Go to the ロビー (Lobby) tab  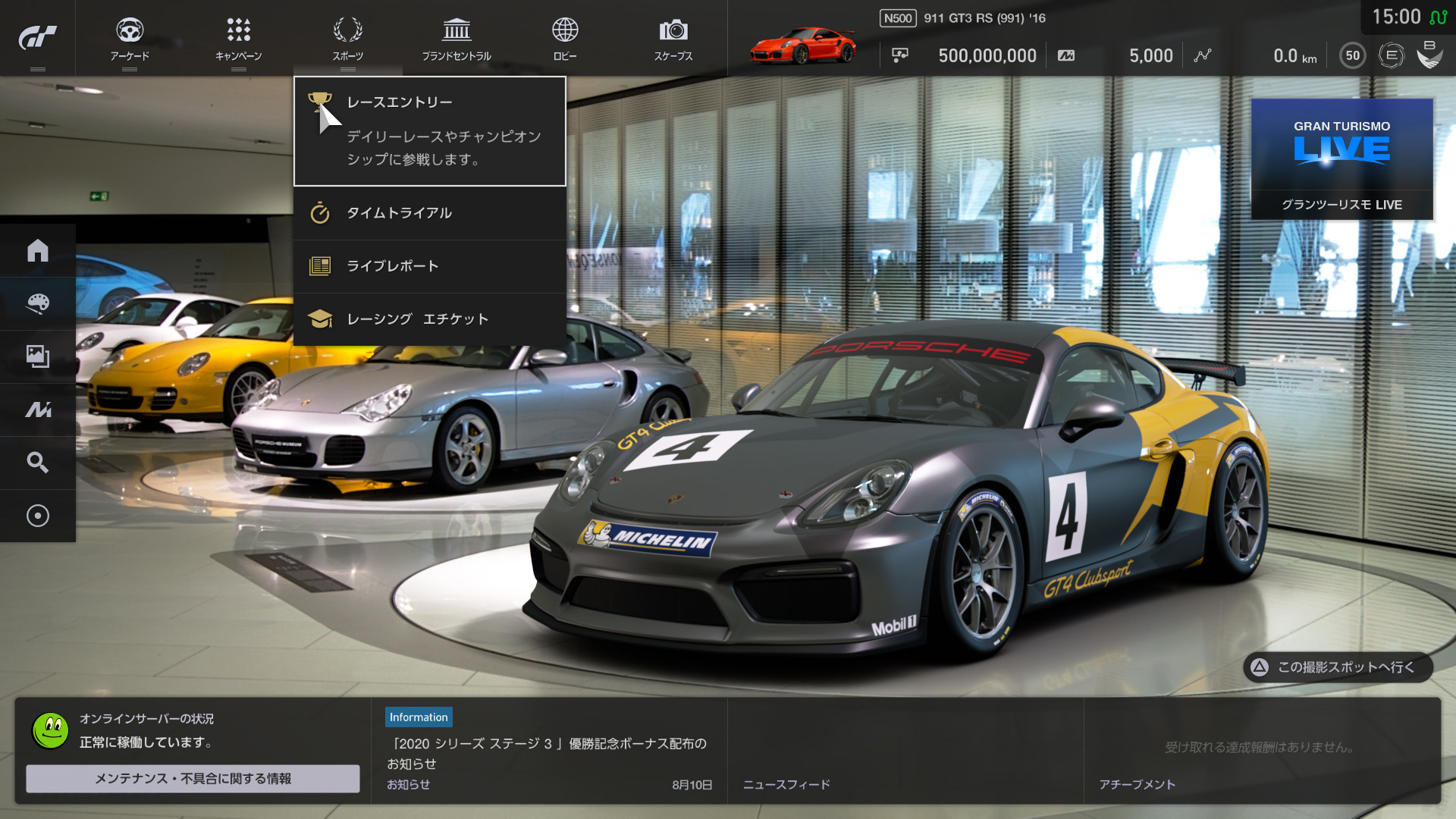point(565,39)
